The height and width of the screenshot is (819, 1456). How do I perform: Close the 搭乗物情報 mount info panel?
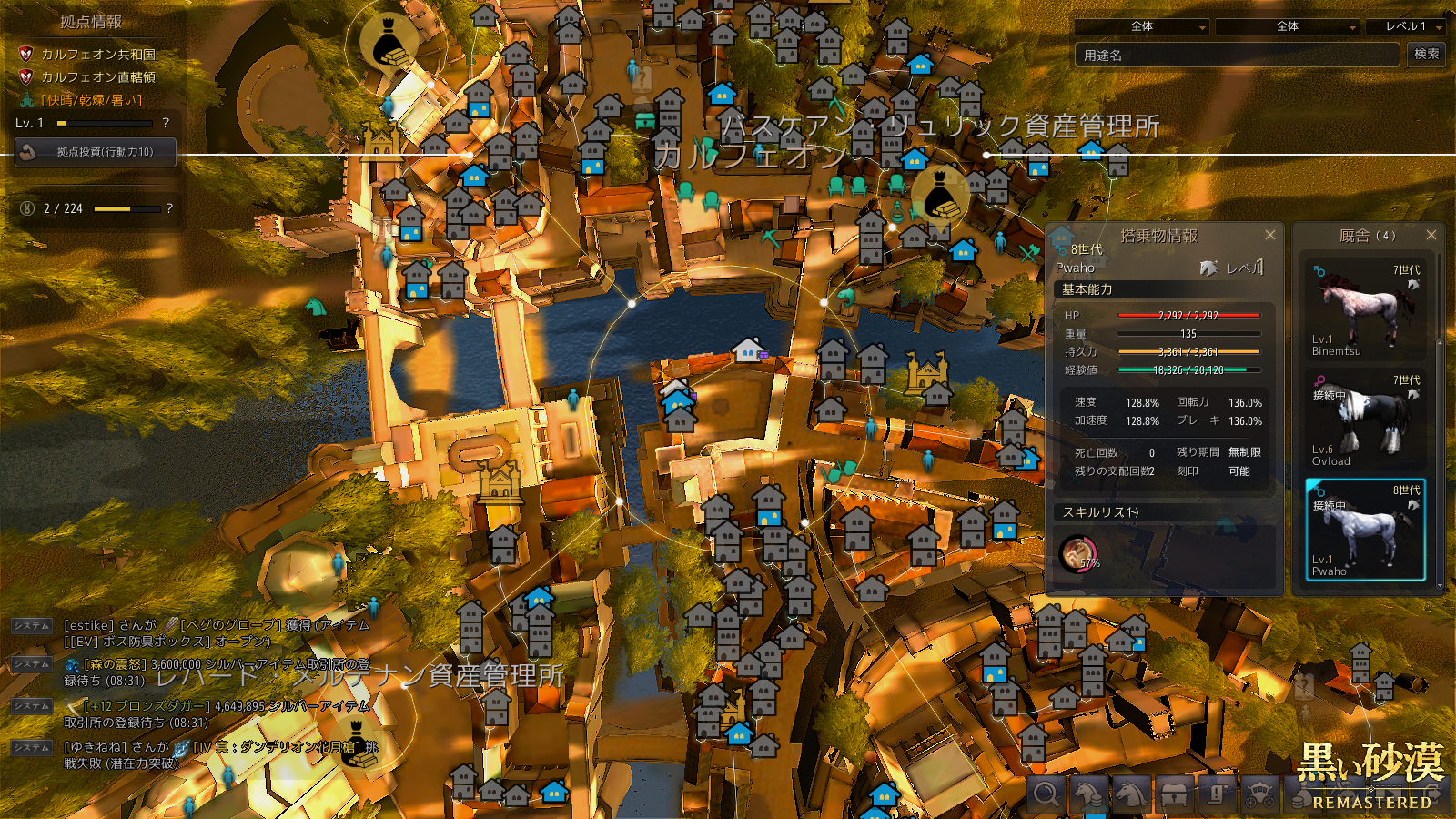point(1270,235)
